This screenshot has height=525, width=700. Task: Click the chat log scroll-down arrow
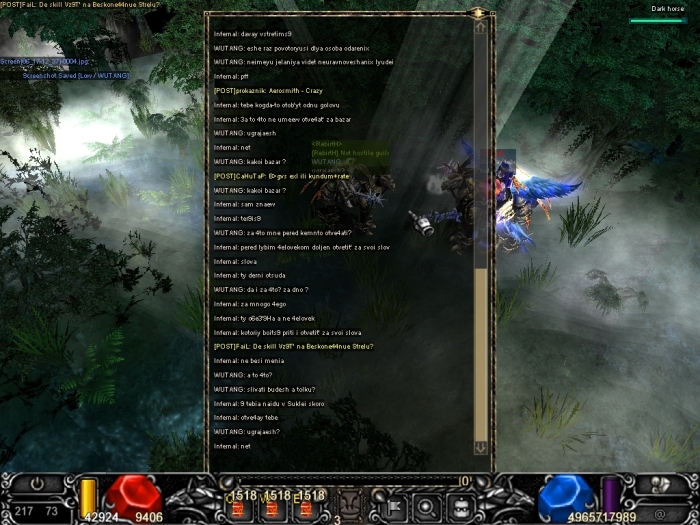coord(480,448)
